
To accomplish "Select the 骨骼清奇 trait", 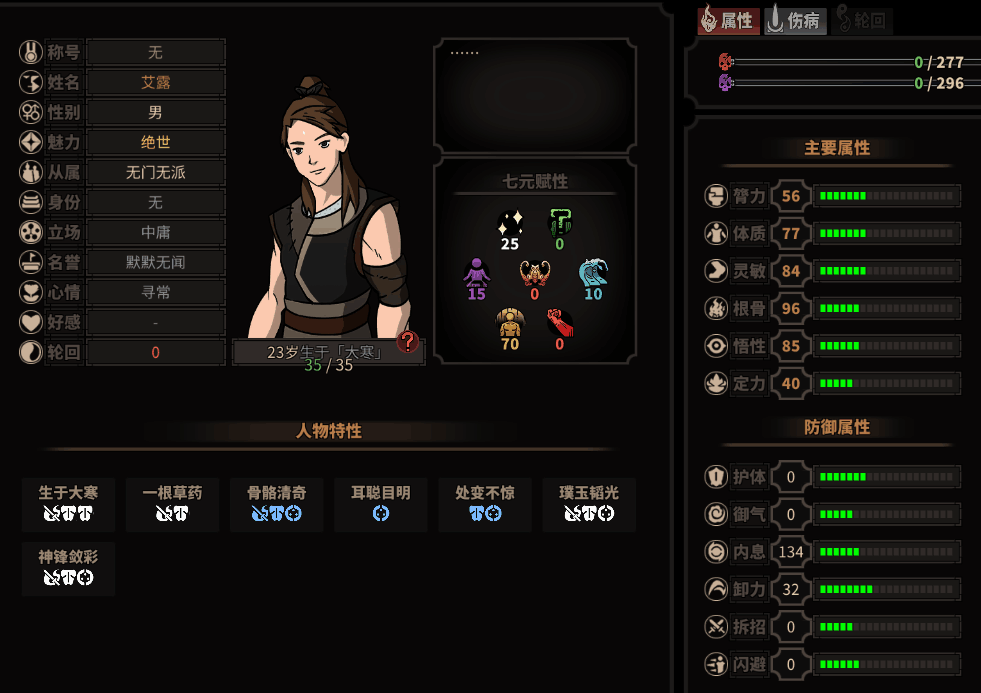I will 277,503.
